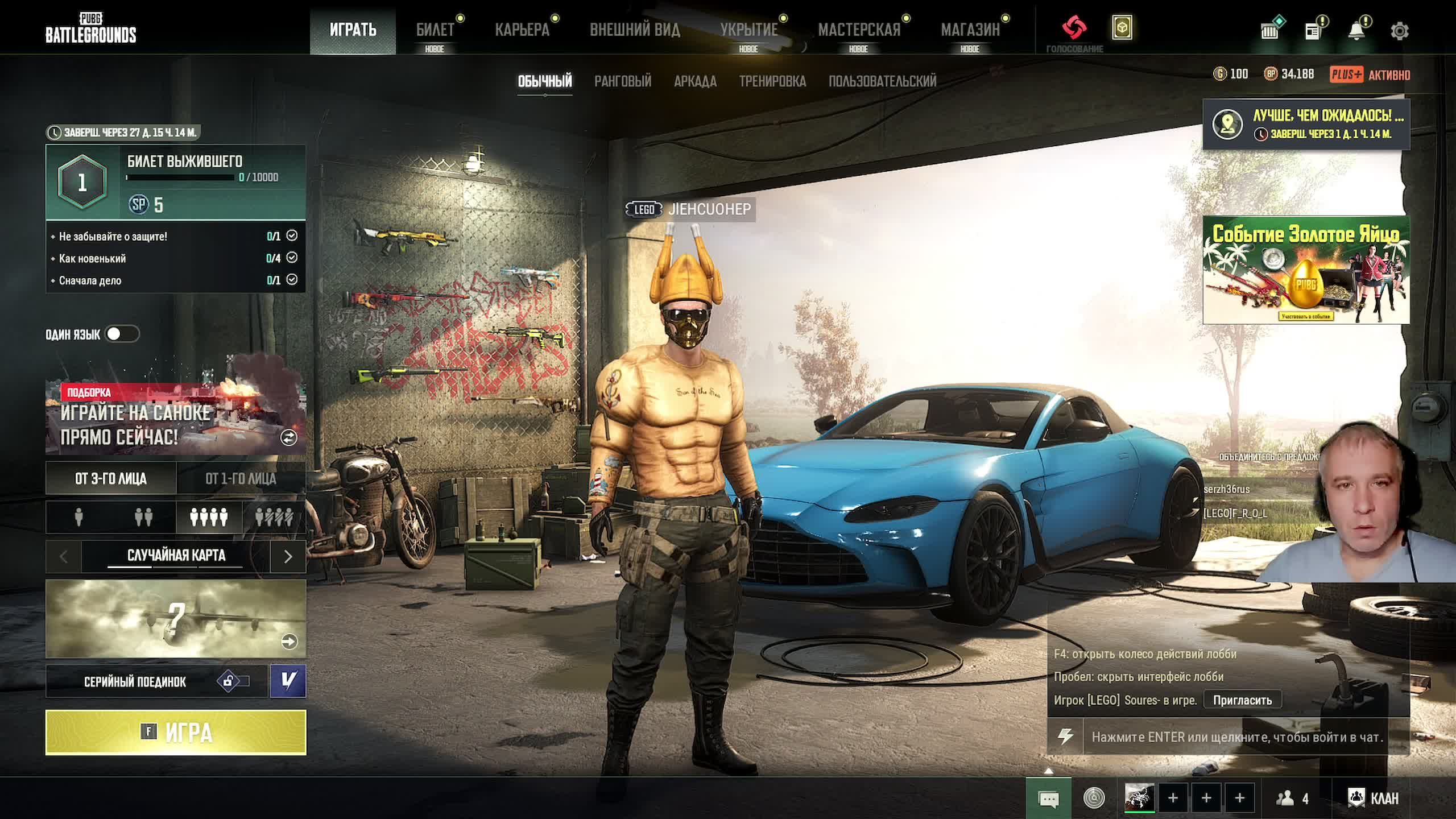Check notifications via the bell icon
The image size is (1456, 819).
pos(1356,31)
